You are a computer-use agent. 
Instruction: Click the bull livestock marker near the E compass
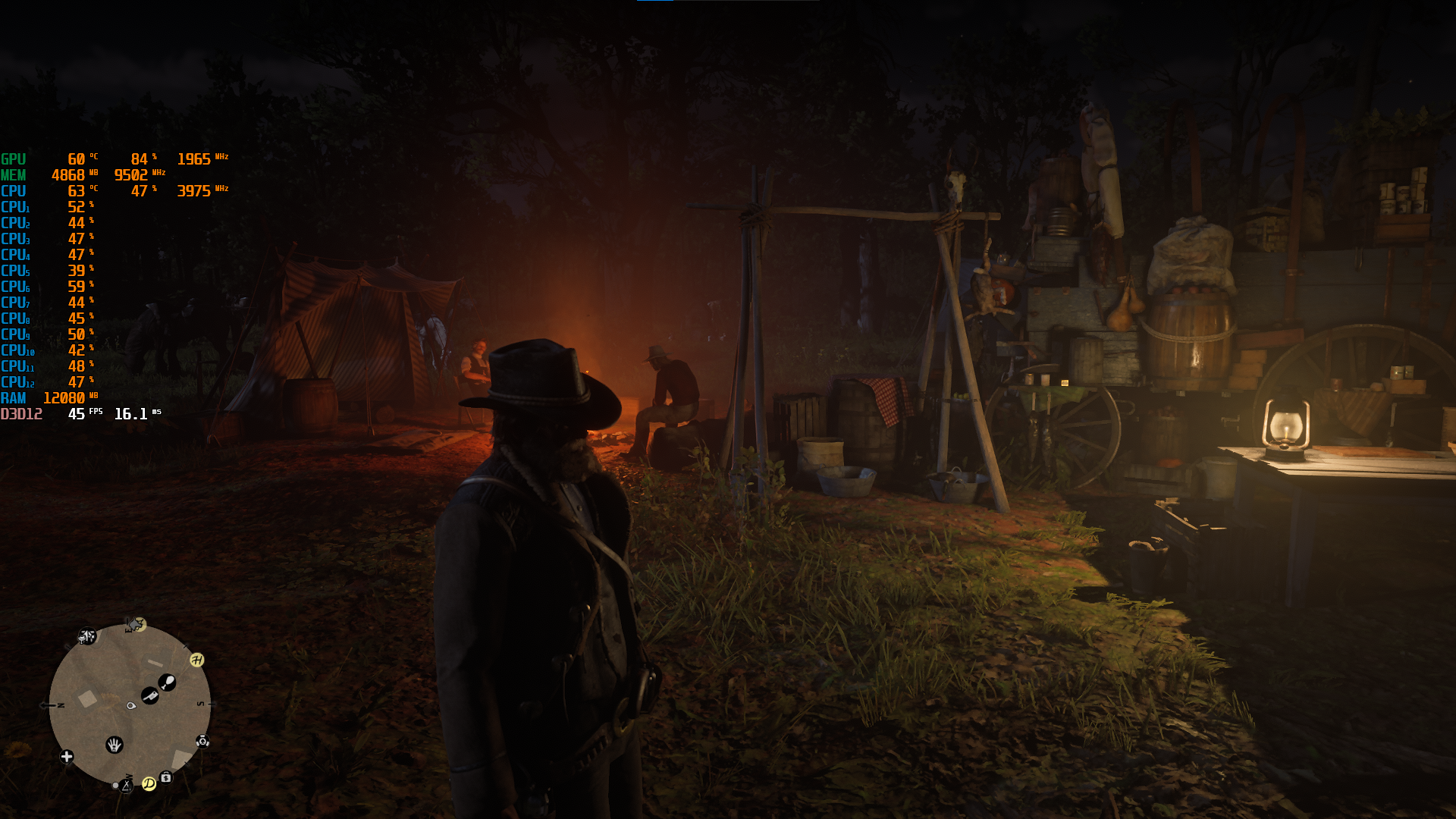pyautogui.click(x=136, y=623)
